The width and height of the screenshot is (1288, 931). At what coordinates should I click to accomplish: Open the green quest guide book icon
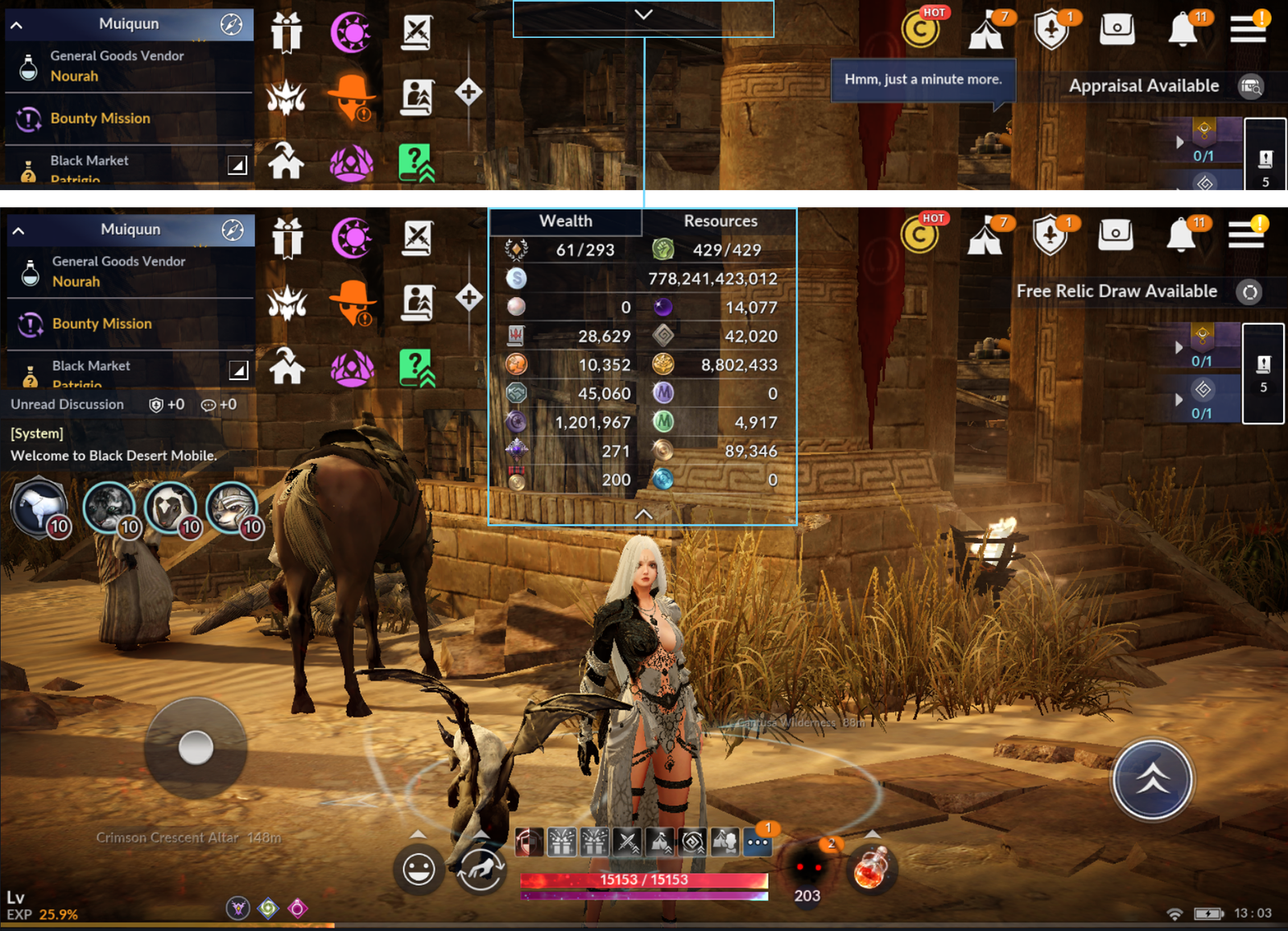click(x=418, y=366)
